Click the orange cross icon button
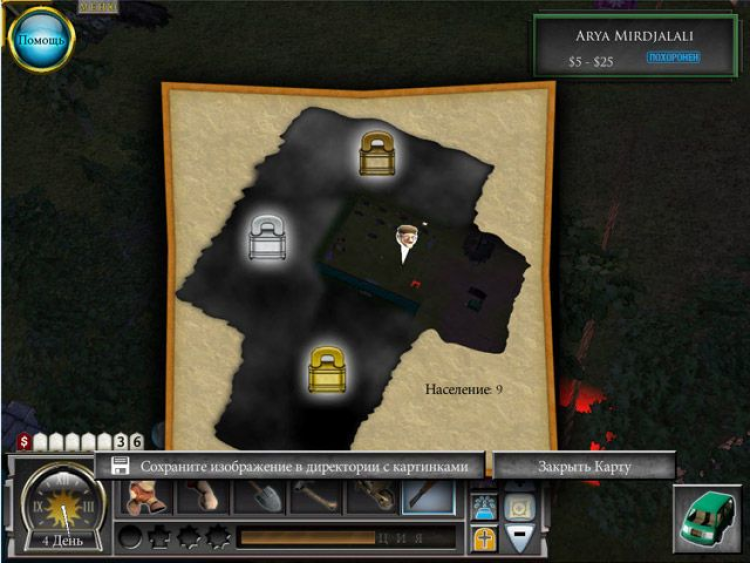This screenshot has width=750, height=563. 485,538
